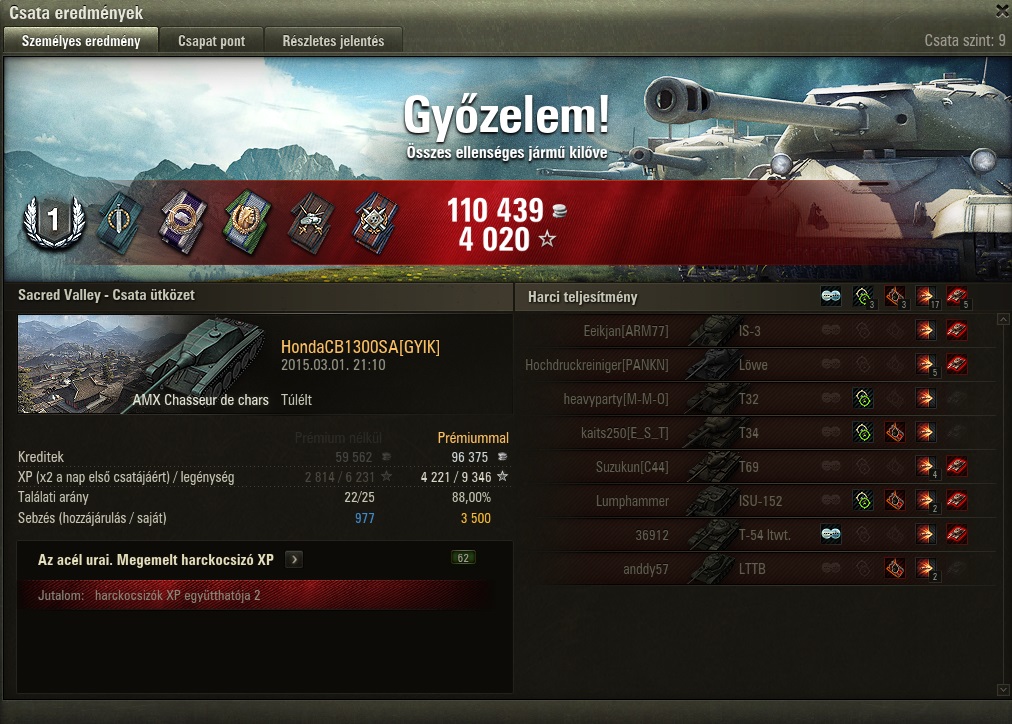
Task: Expand the Az acél urai mission arrow
Action: coord(293,560)
